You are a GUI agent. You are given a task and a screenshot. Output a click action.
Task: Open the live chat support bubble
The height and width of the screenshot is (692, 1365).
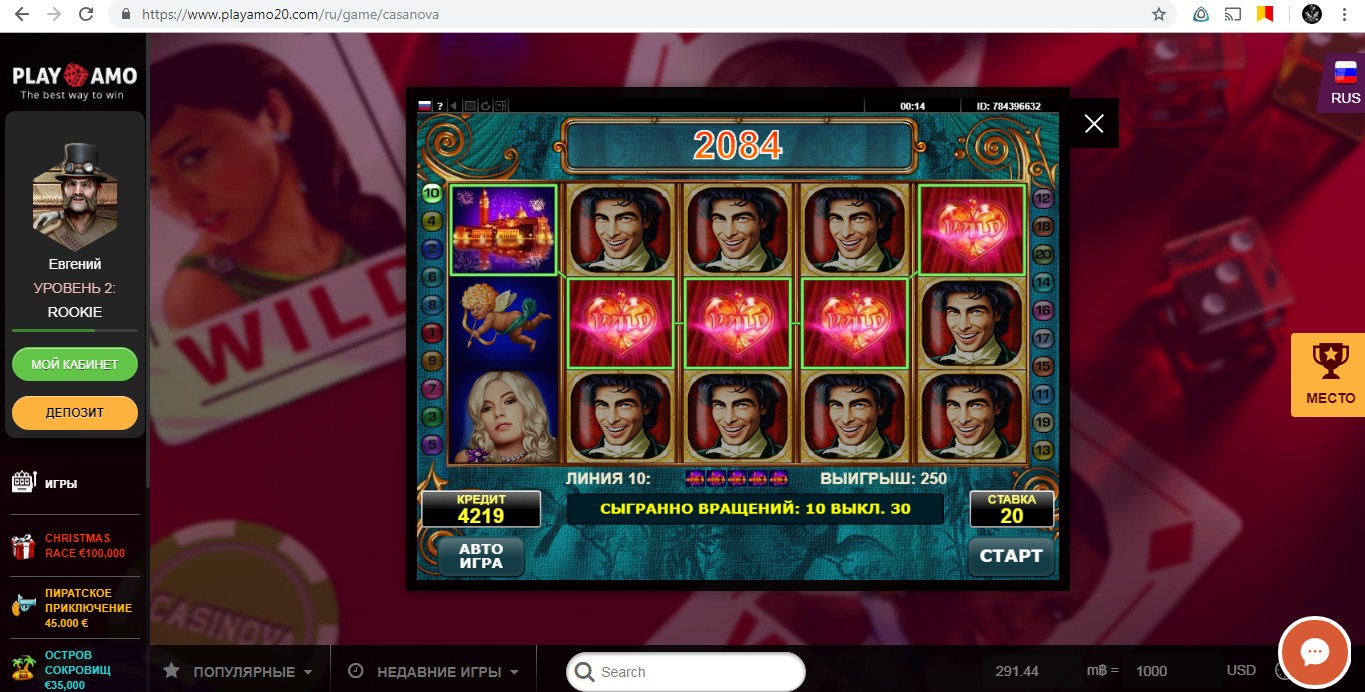click(1314, 653)
